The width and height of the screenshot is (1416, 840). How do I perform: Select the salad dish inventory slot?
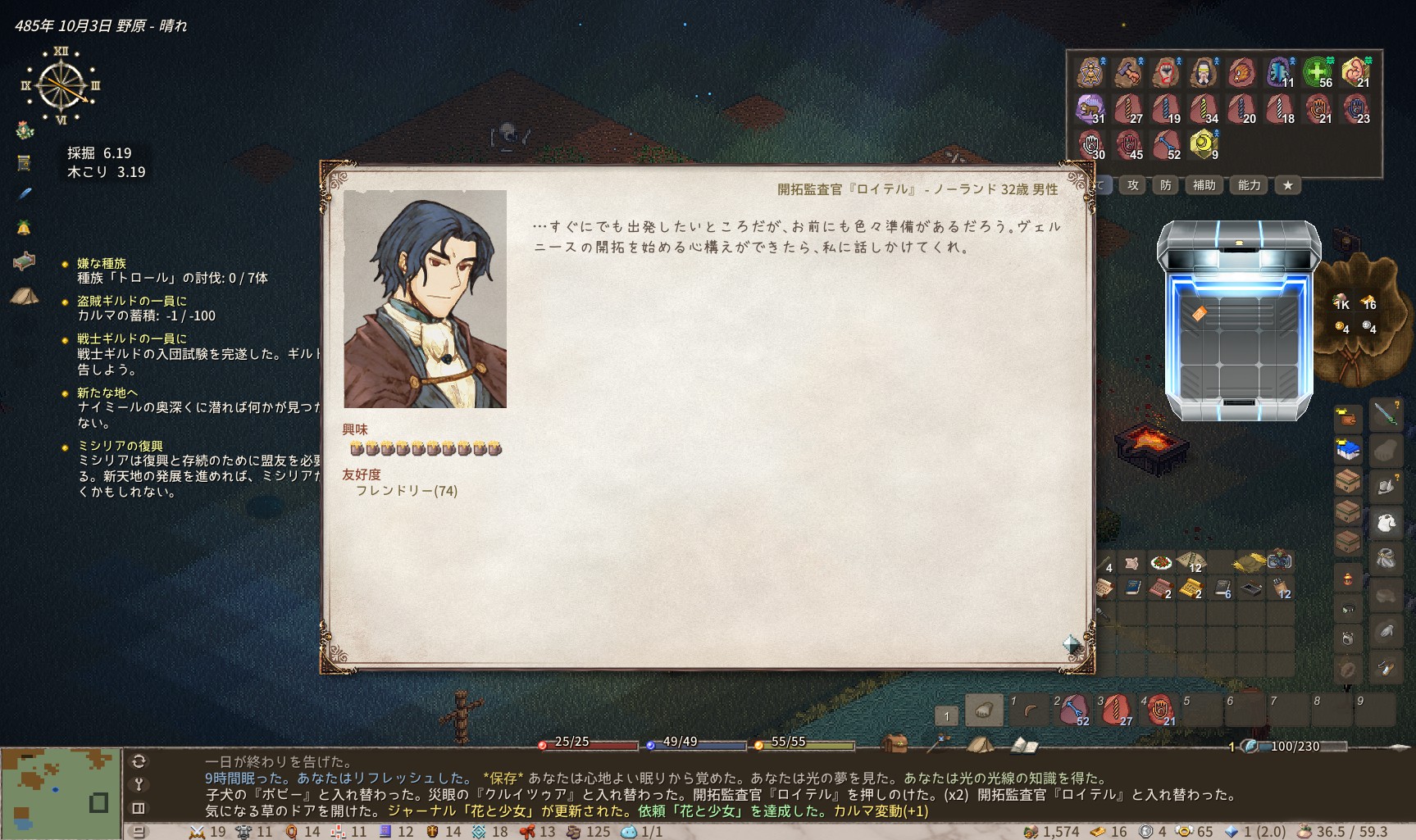(1160, 562)
